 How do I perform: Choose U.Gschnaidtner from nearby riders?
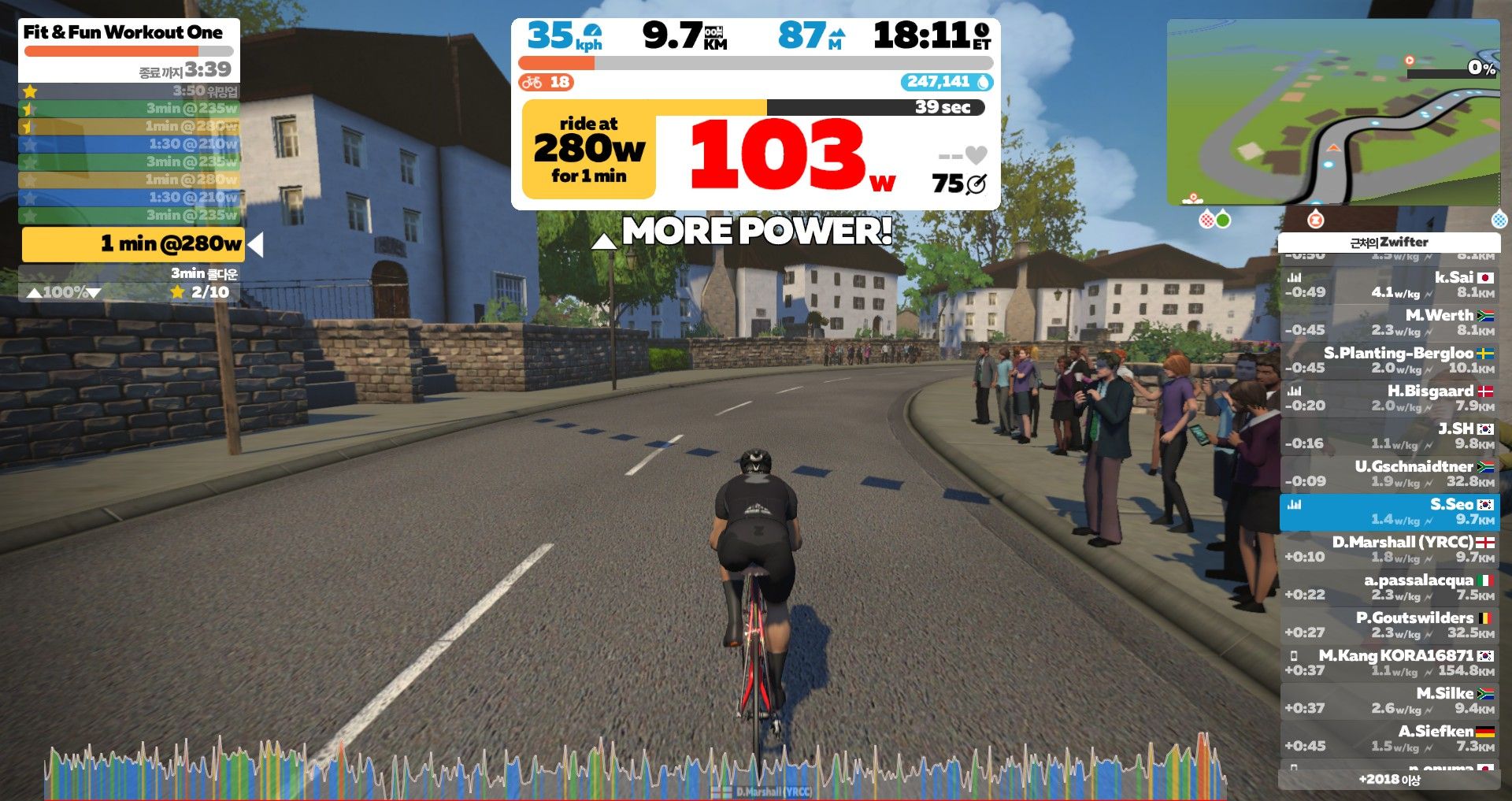[x=1389, y=473]
